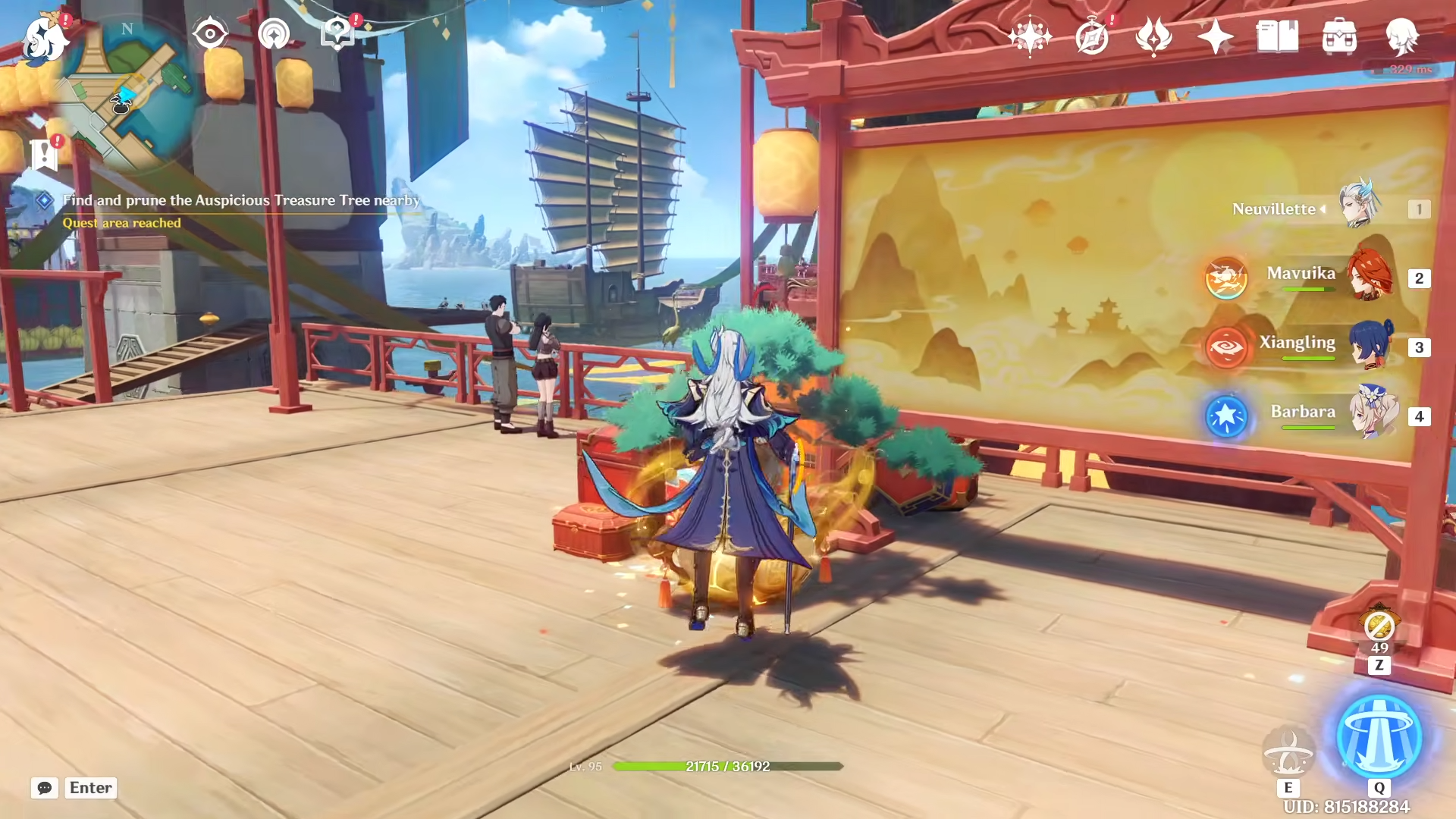Select the eye-shaped vision icon near minimap
This screenshot has width=1456, height=819.
click(210, 33)
